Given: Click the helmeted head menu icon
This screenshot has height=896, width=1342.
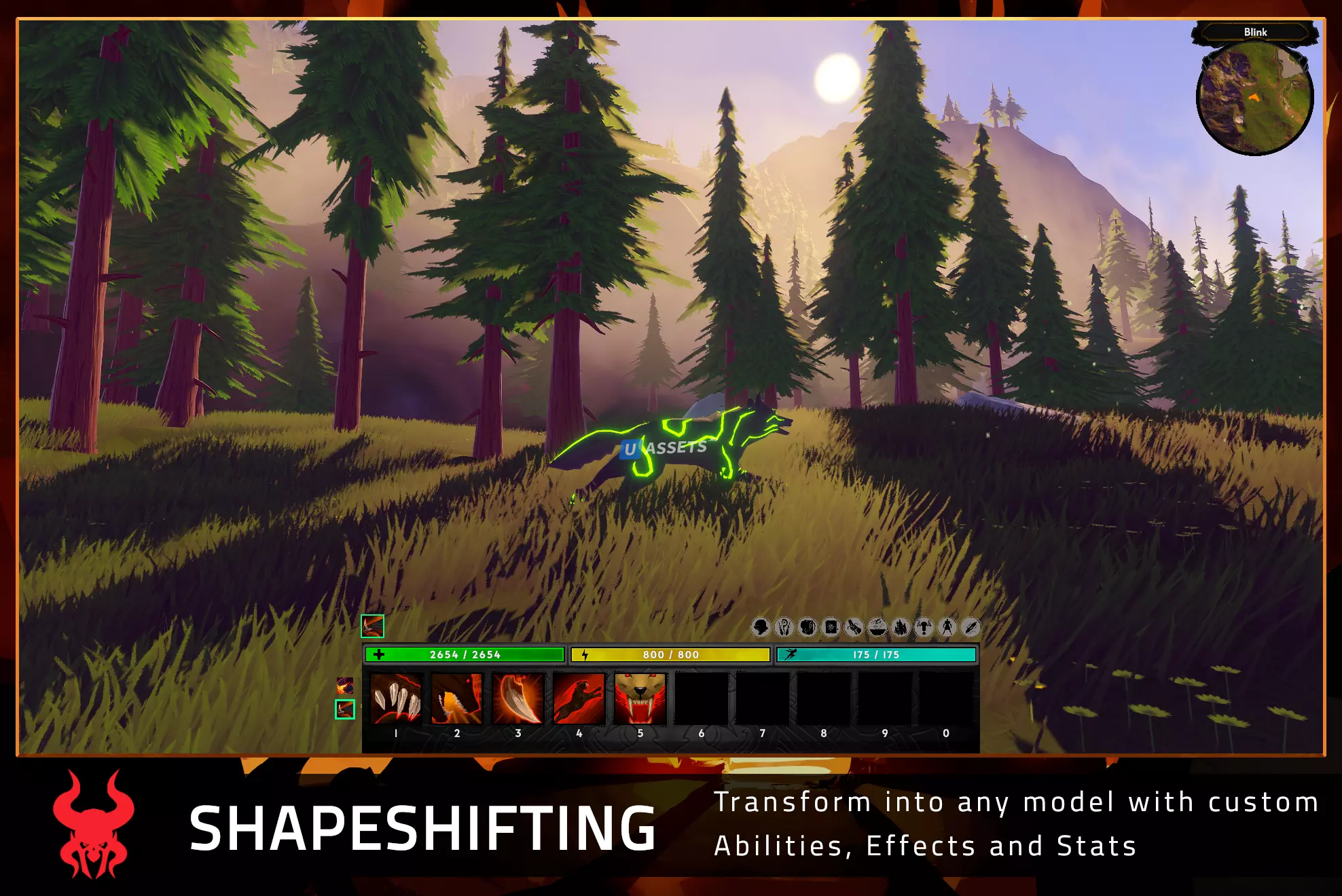Looking at the screenshot, I should click(x=761, y=627).
